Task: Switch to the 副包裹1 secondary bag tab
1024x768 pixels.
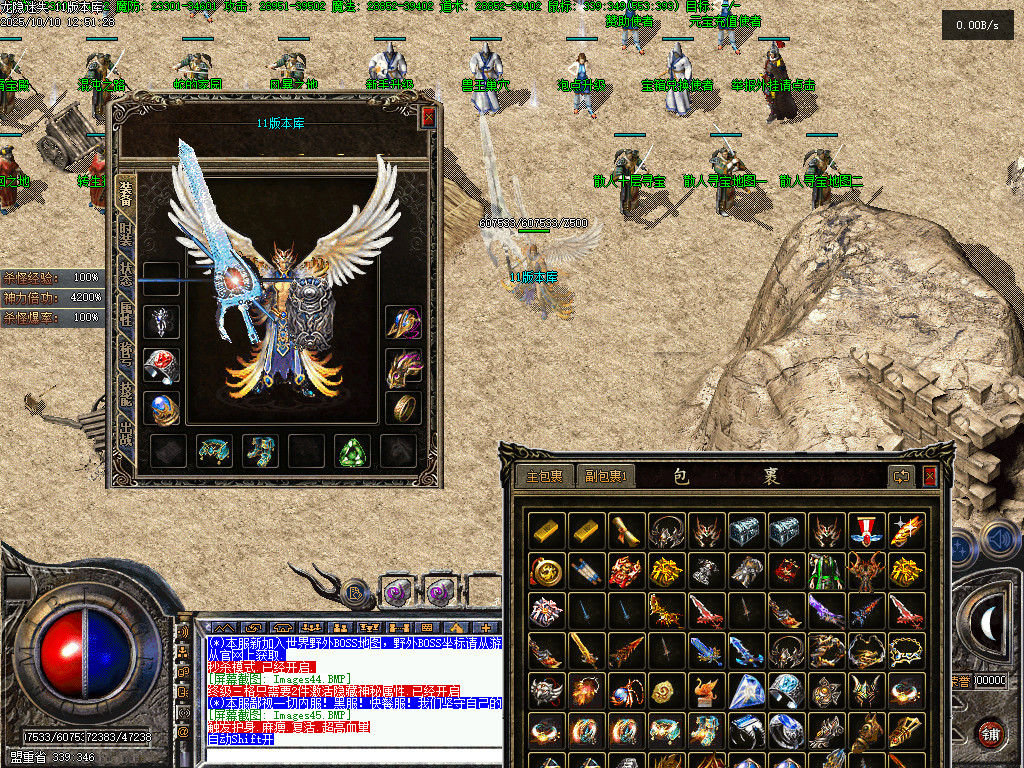Action: coord(606,477)
